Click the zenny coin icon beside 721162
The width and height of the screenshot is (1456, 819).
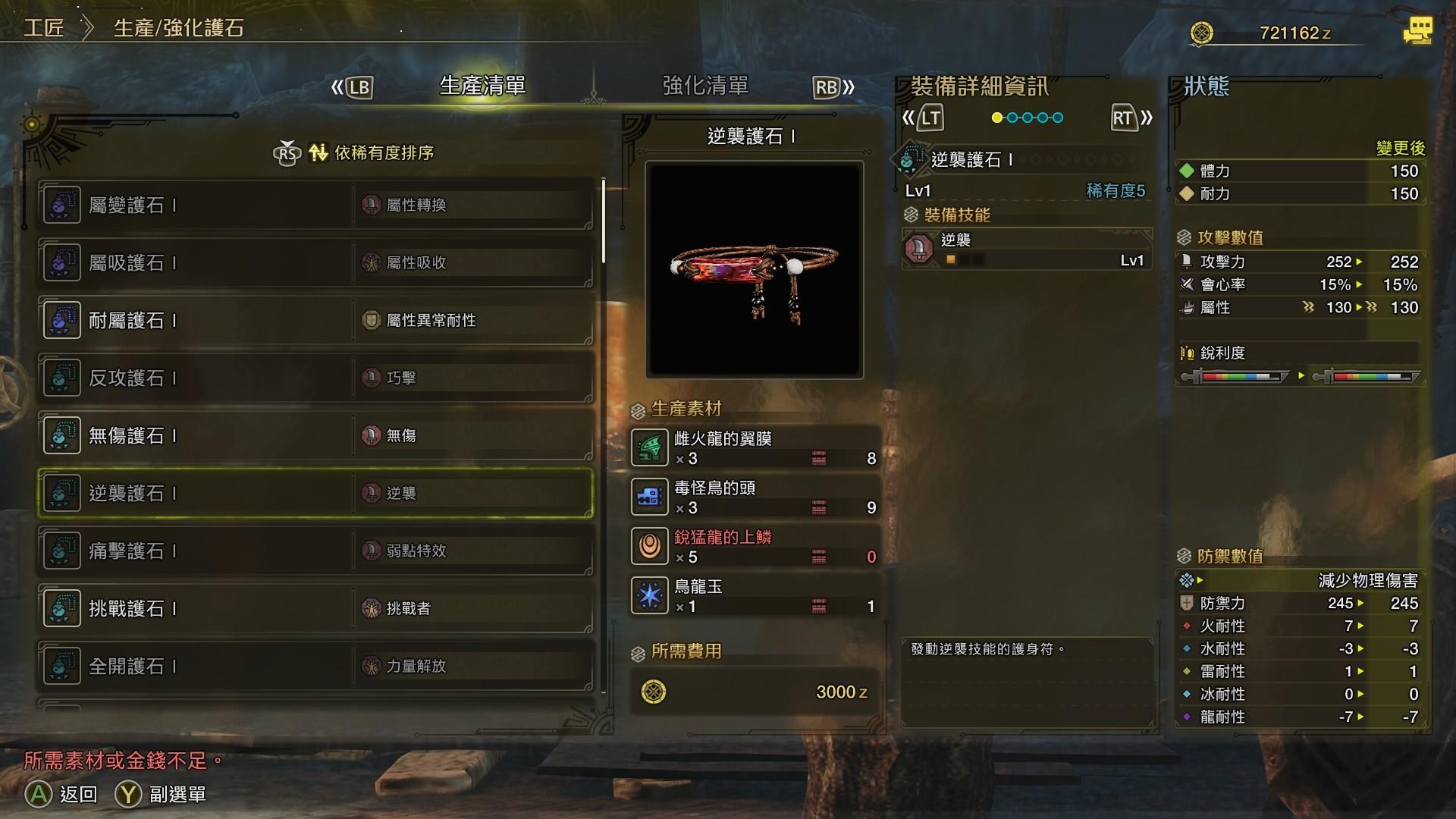(x=1202, y=32)
